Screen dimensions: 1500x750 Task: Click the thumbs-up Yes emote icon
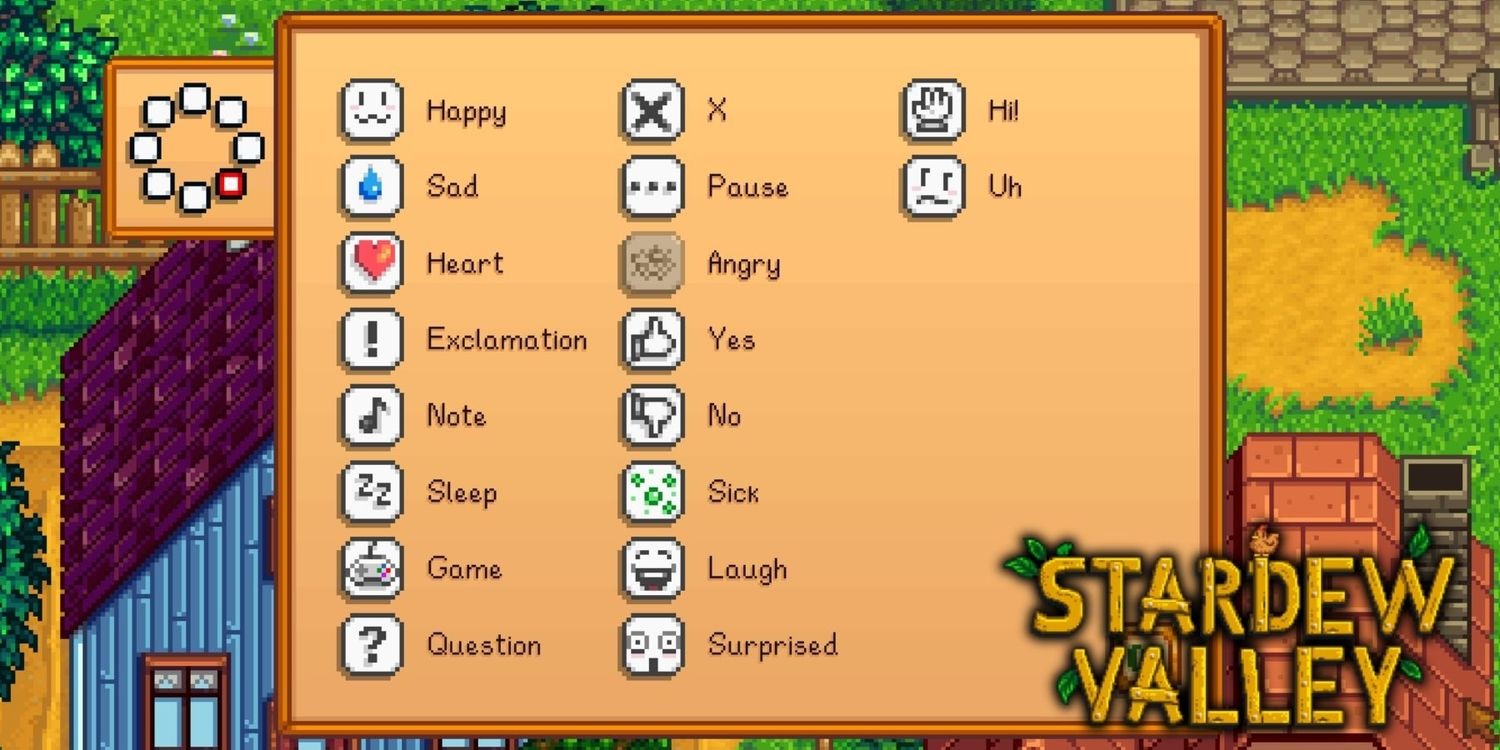[651, 340]
